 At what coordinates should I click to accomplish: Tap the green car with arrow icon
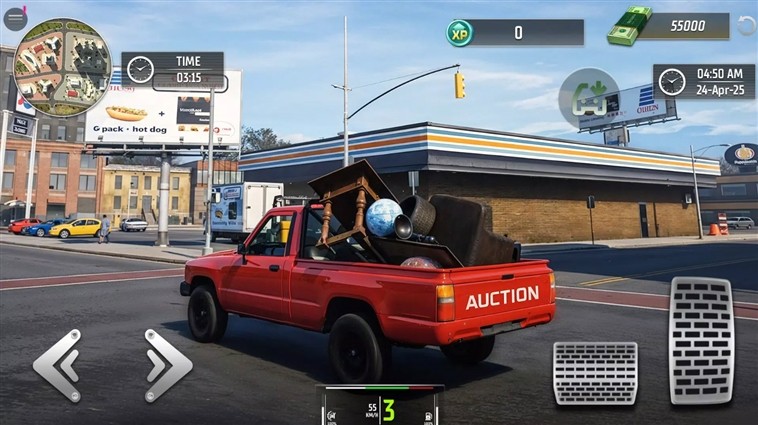pyautogui.click(x=588, y=98)
